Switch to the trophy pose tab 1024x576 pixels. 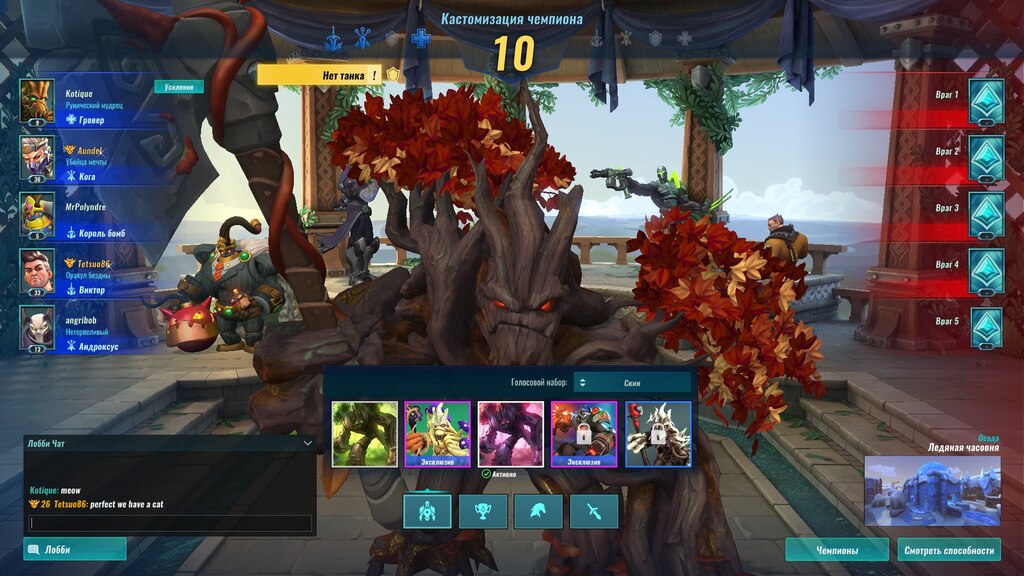[x=483, y=511]
